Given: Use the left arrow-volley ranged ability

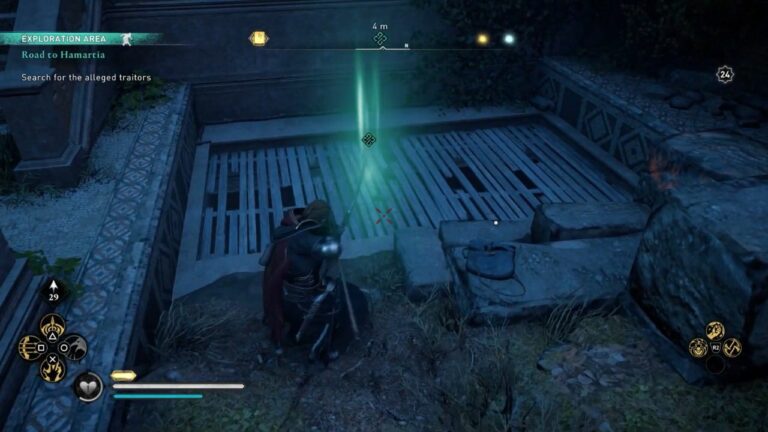Looking at the screenshot, I should pos(29,348).
